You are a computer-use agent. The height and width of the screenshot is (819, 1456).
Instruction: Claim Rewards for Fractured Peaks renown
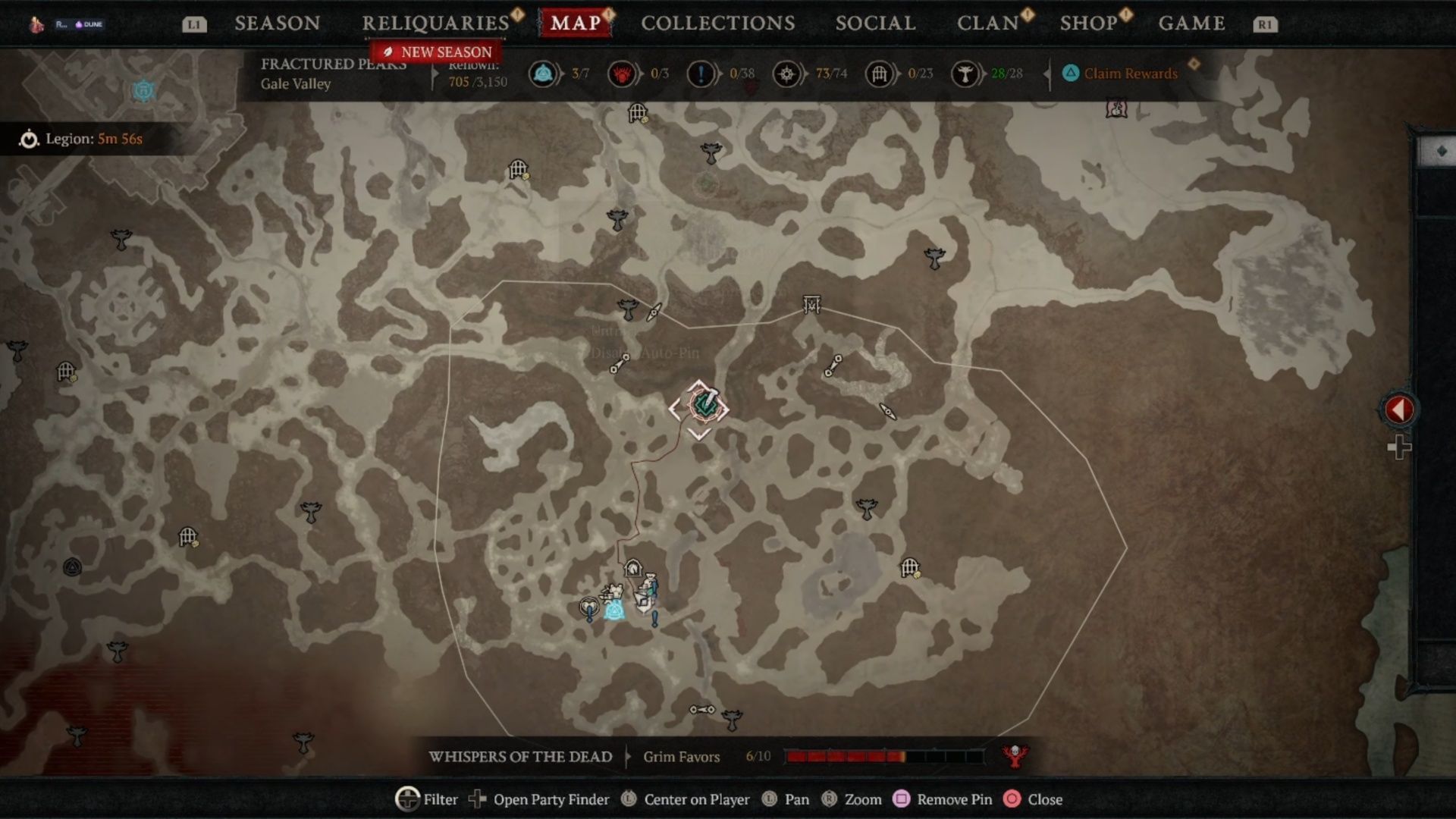pos(1130,74)
